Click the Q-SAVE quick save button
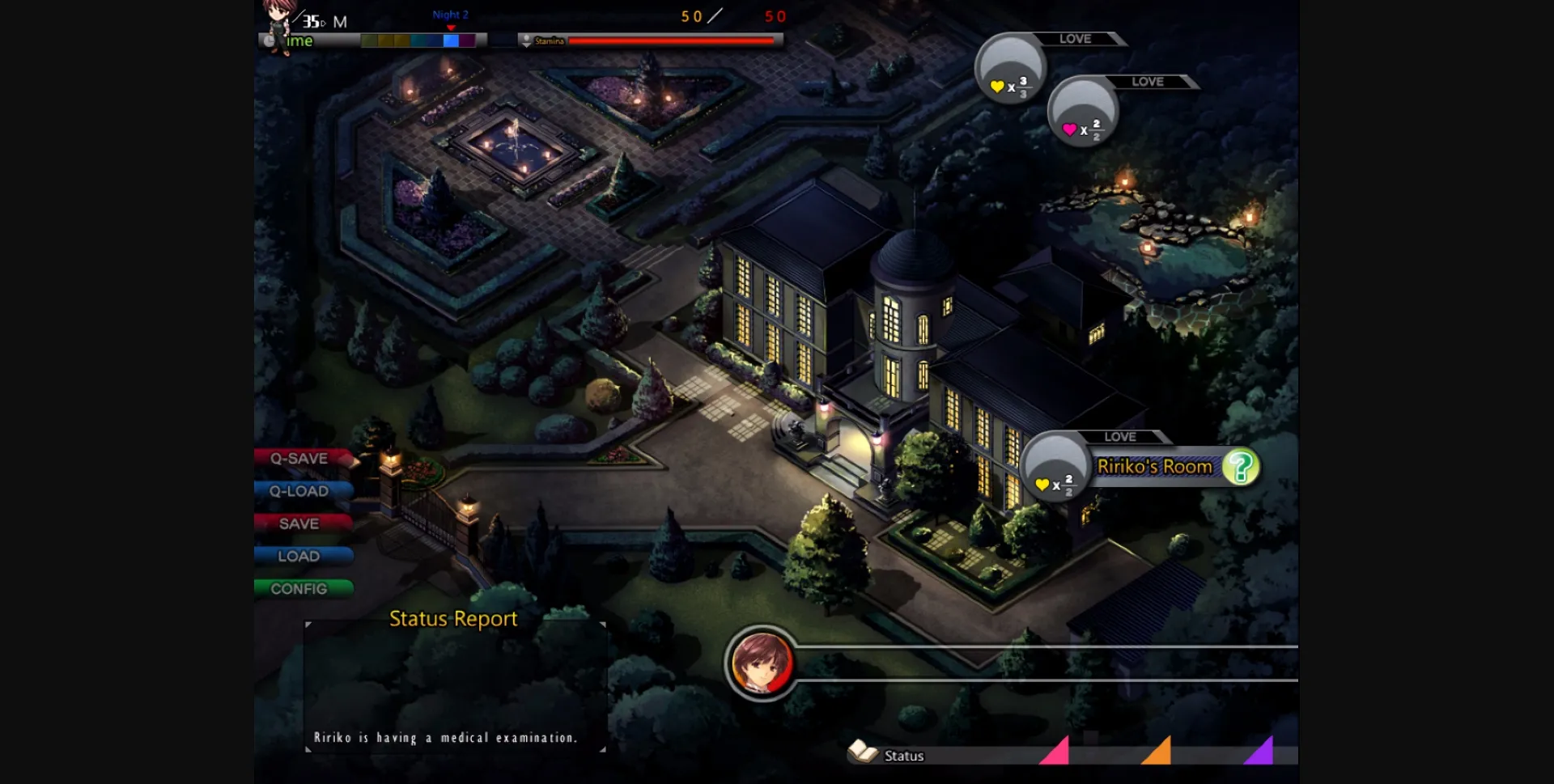 299,459
